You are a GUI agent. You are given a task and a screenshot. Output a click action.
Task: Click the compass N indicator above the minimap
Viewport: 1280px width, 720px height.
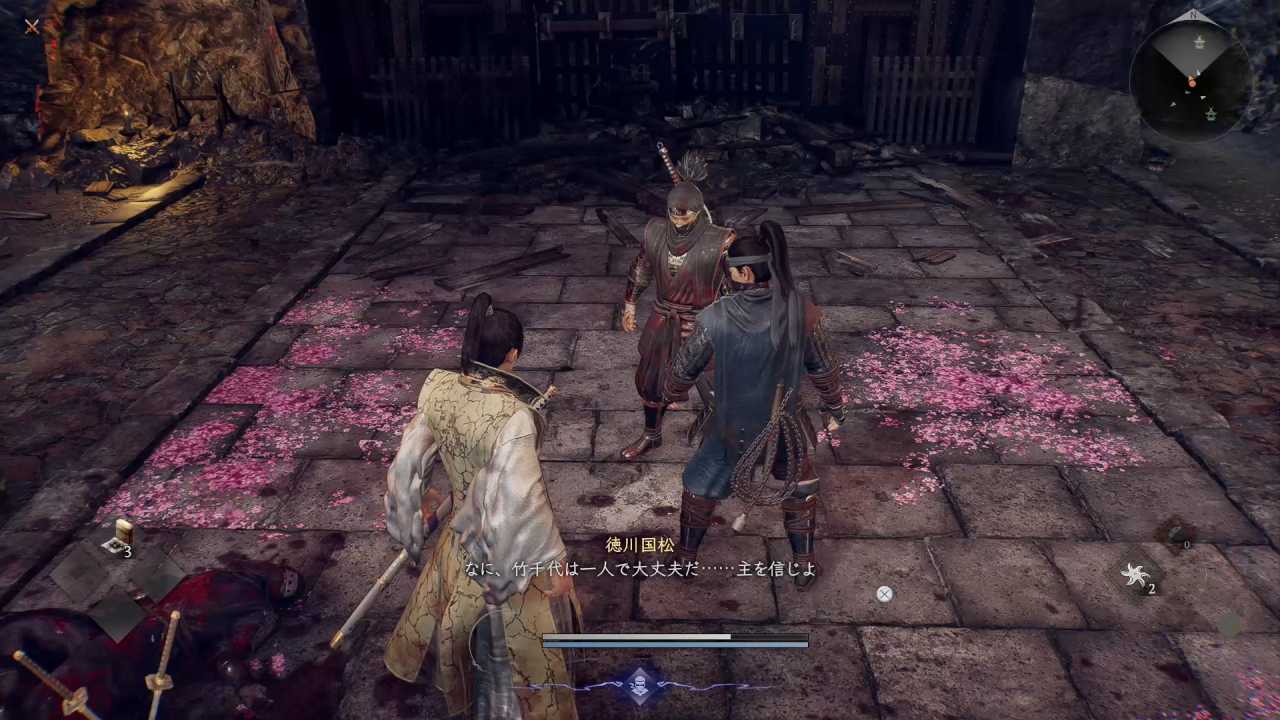coord(1194,14)
